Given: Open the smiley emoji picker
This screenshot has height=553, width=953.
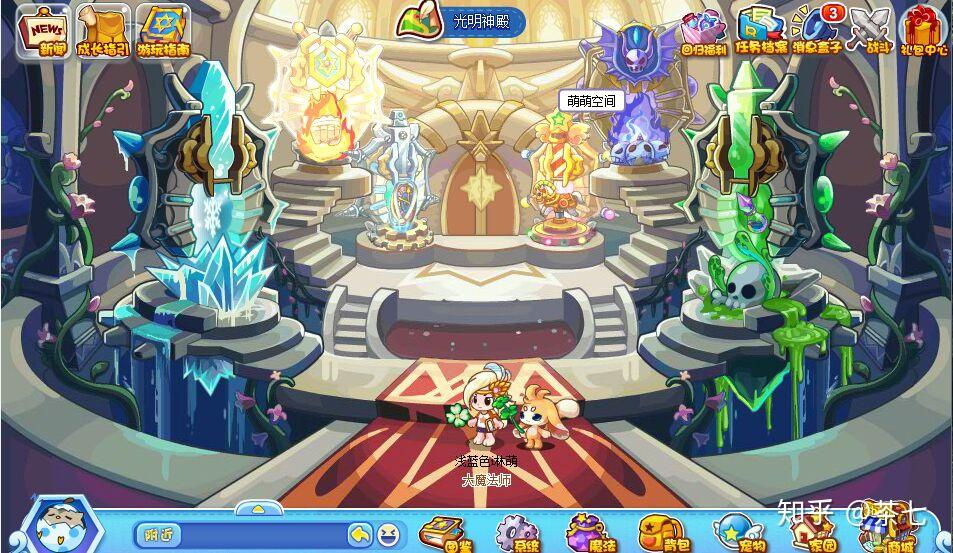Looking at the screenshot, I should tap(387, 535).
